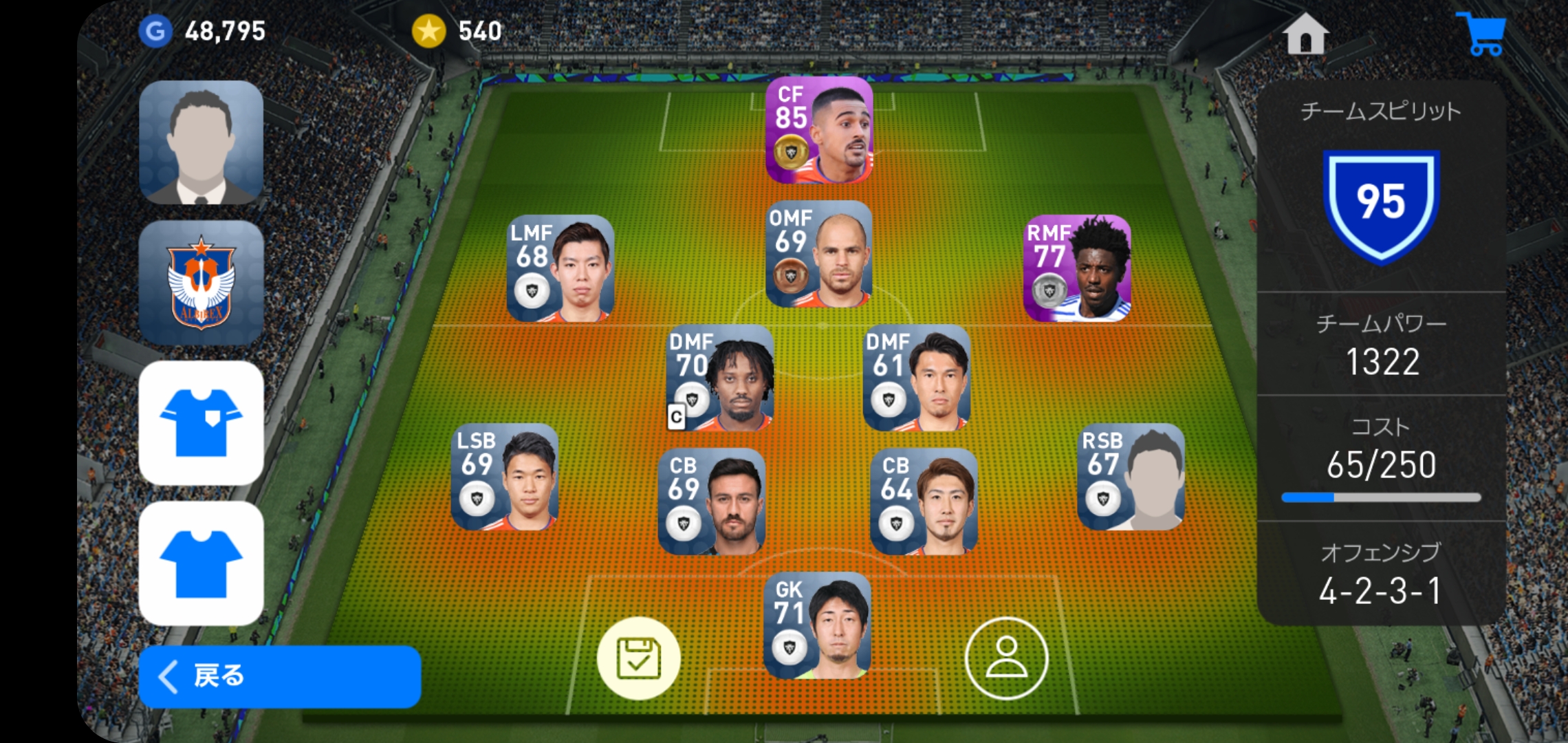
Task: Select the LSB 69 player card
Action: coord(505,477)
